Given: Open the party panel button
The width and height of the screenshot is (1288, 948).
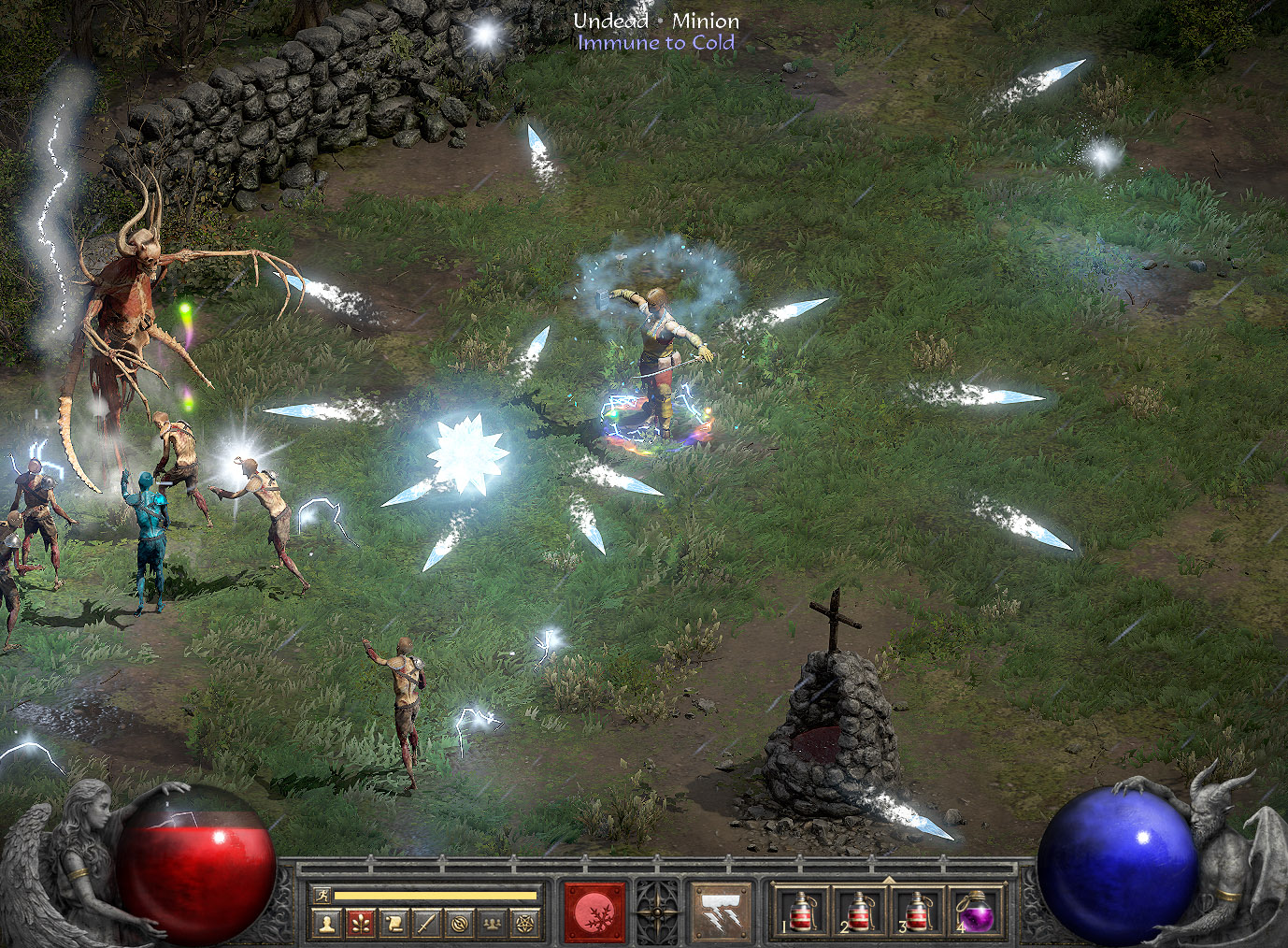Looking at the screenshot, I should (x=492, y=924).
